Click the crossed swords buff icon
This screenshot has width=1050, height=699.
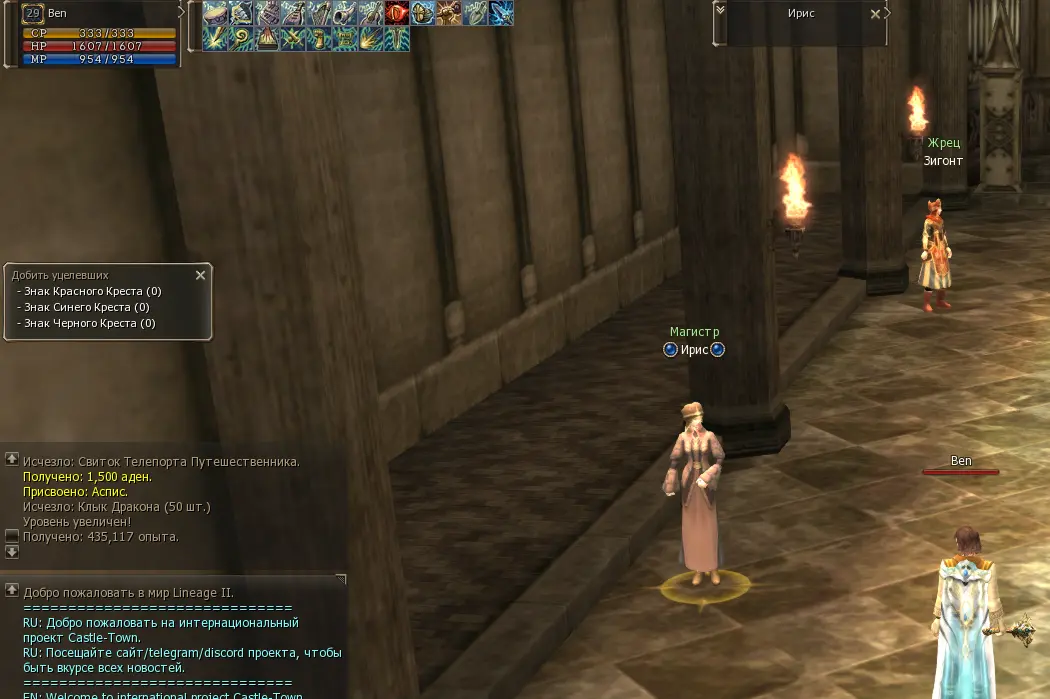[293, 39]
